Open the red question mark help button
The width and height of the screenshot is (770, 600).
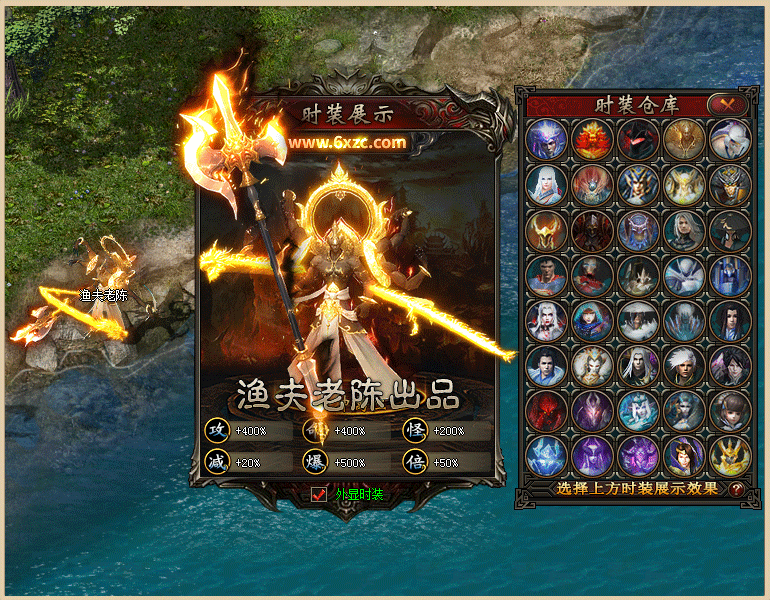(738, 489)
